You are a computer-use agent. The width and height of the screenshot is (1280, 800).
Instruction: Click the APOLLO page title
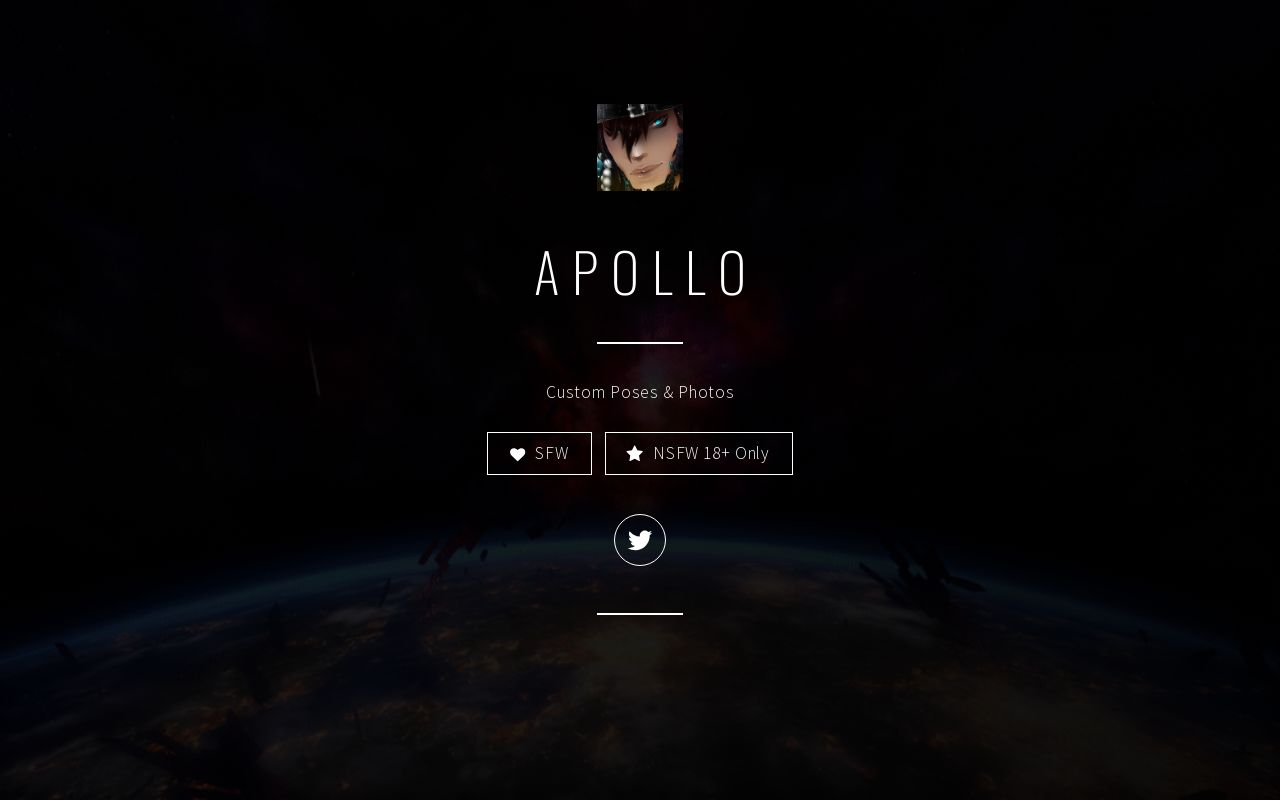(x=640, y=272)
